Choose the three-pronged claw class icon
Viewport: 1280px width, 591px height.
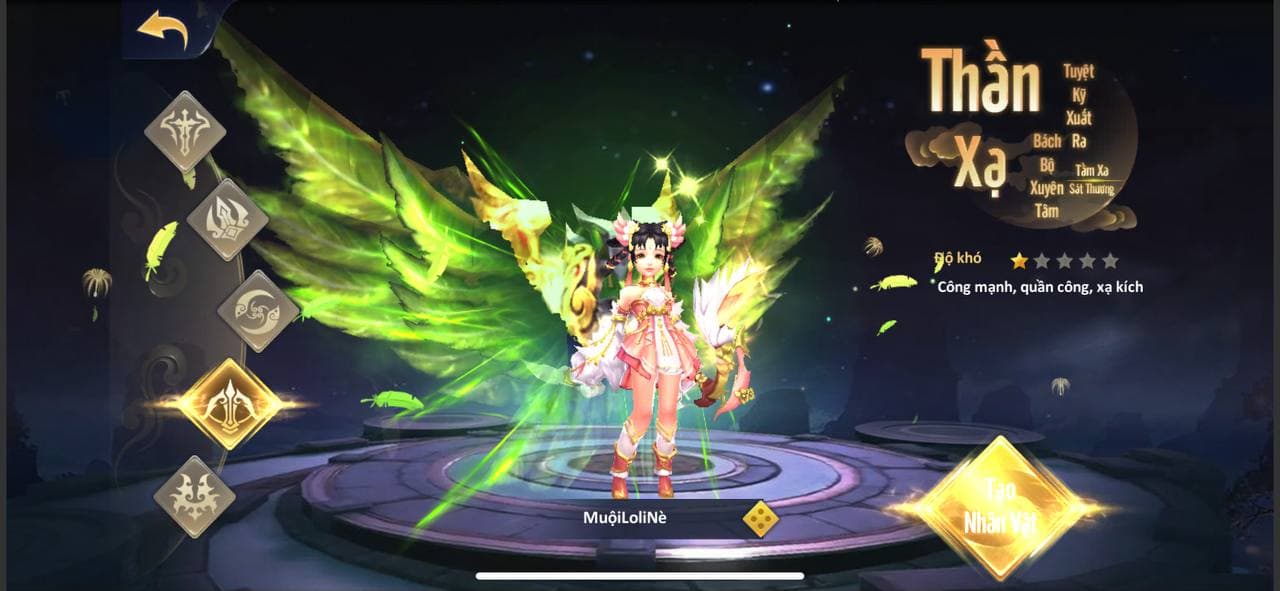coord(227,219)
